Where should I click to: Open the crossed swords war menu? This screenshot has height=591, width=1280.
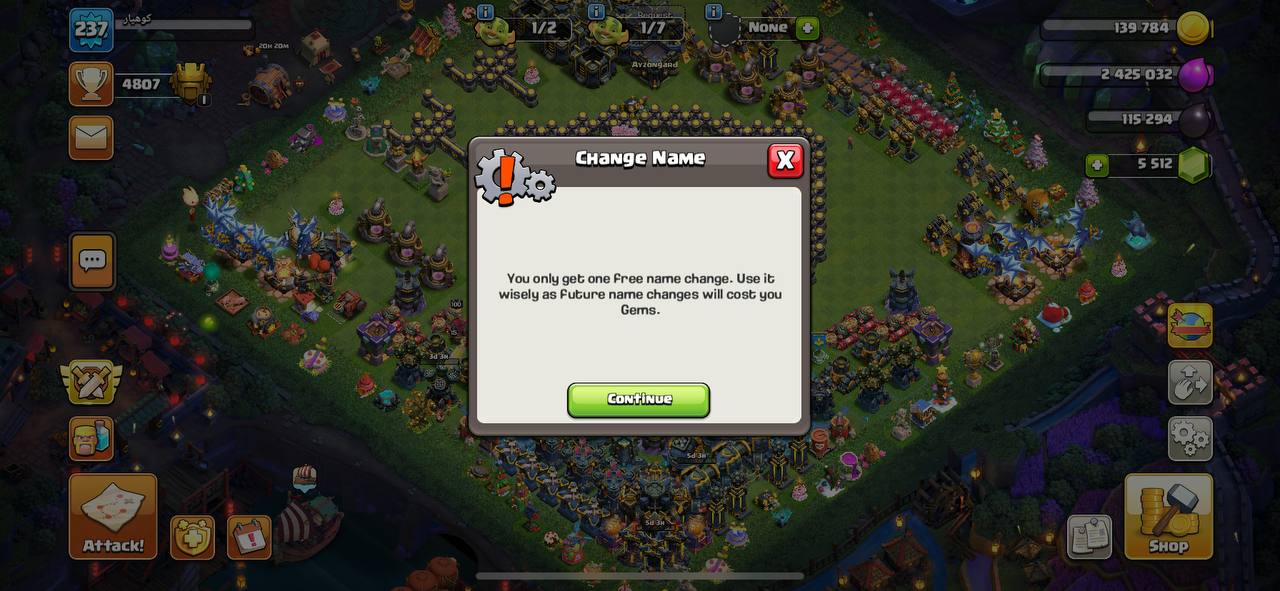click(91, 381)
